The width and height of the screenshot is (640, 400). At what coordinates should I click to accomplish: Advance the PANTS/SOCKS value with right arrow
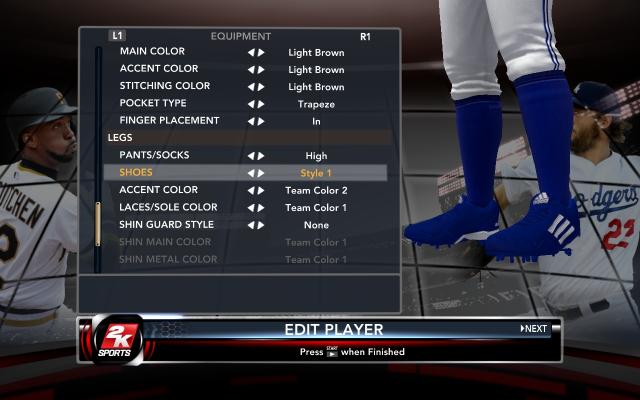pyautogui.click(x=261, y=156)
